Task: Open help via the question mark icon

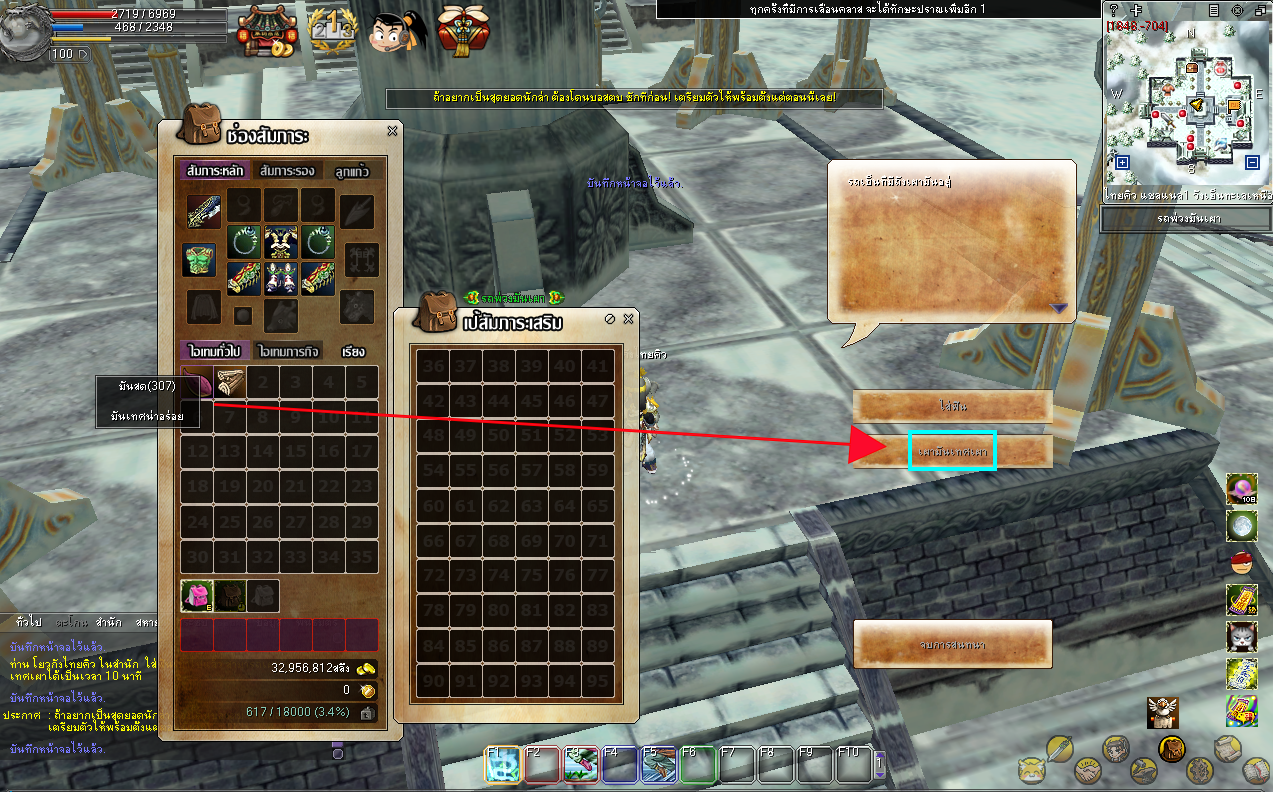Action: (1114, 10)
